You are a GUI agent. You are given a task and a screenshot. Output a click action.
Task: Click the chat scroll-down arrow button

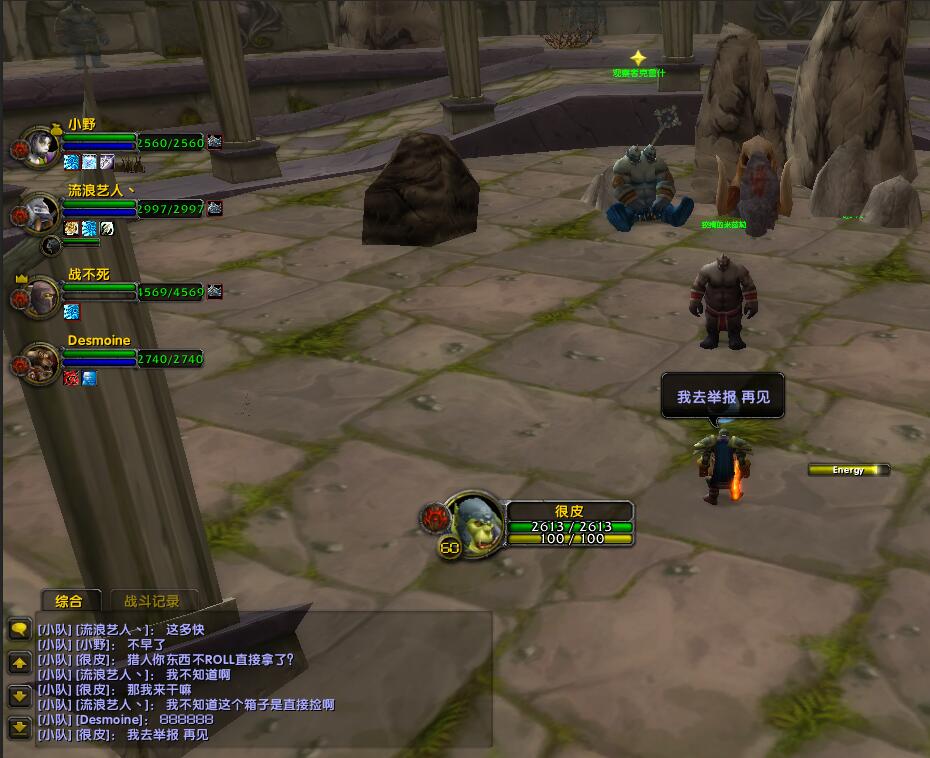(x=19, y=695)
